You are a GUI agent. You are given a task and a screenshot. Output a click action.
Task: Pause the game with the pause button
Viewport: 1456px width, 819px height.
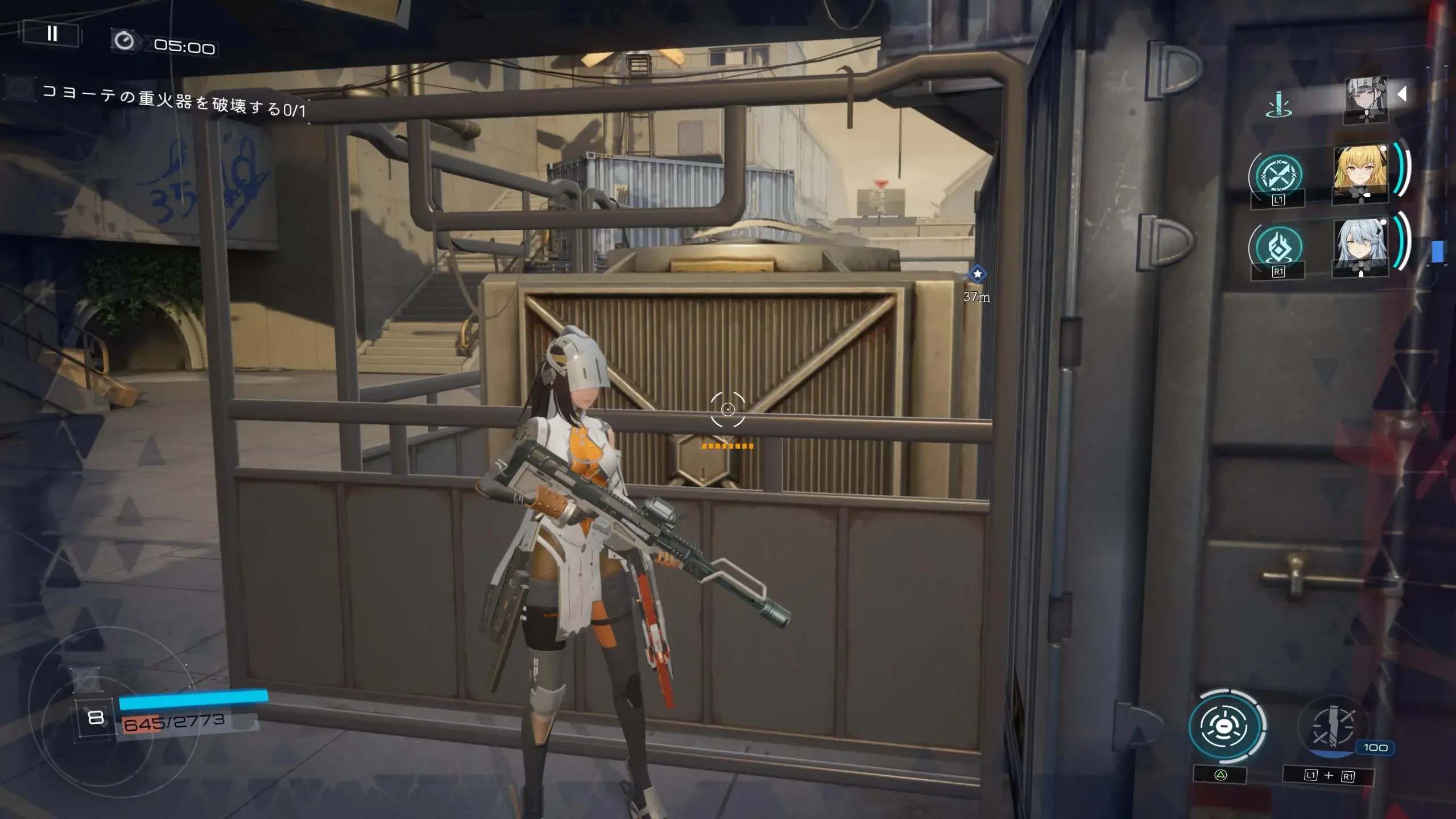pos(52,34)
